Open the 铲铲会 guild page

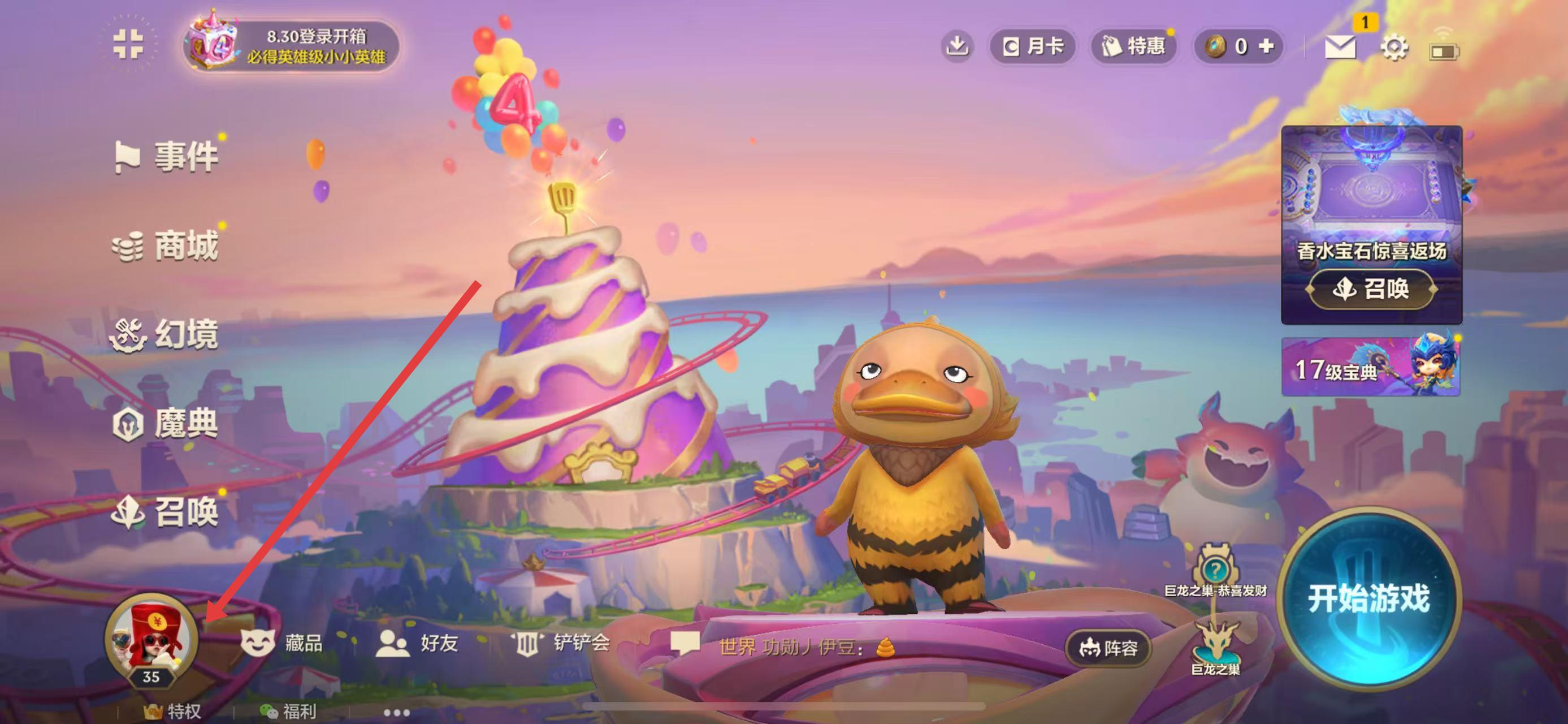pyautogui.click(x=560, y=643)
